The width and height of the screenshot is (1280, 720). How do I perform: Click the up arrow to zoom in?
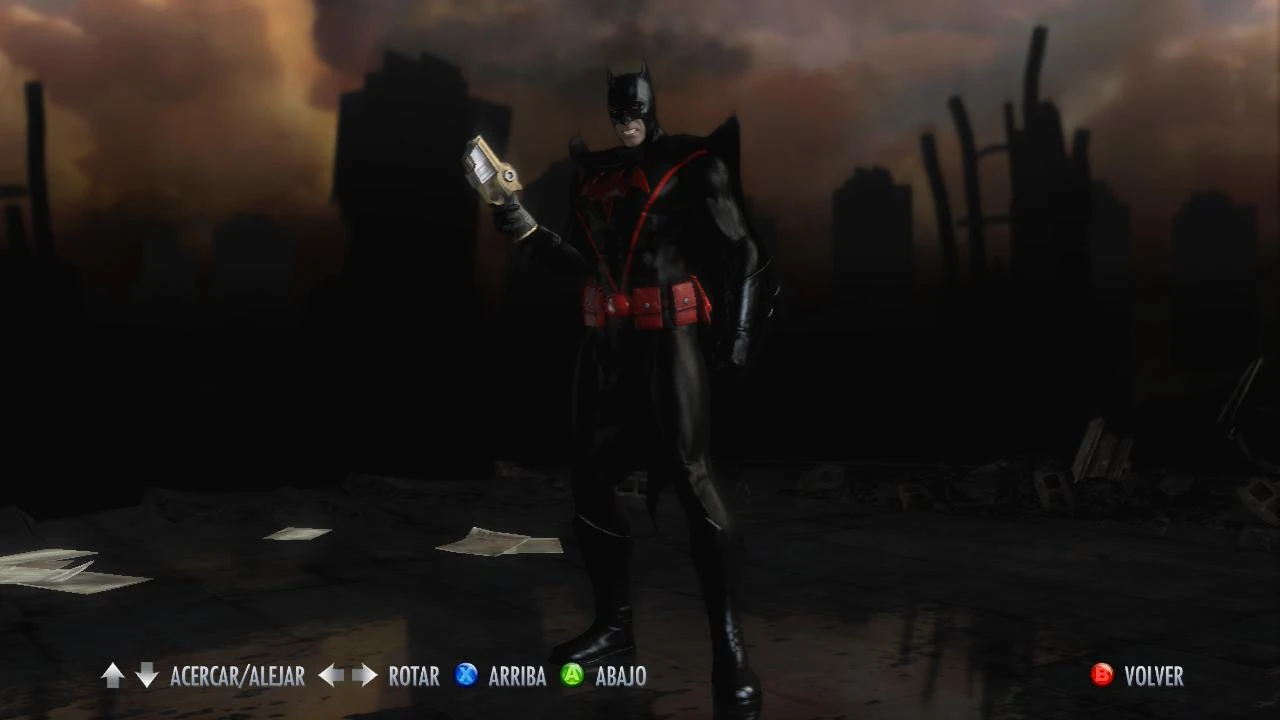coord(112,676)
